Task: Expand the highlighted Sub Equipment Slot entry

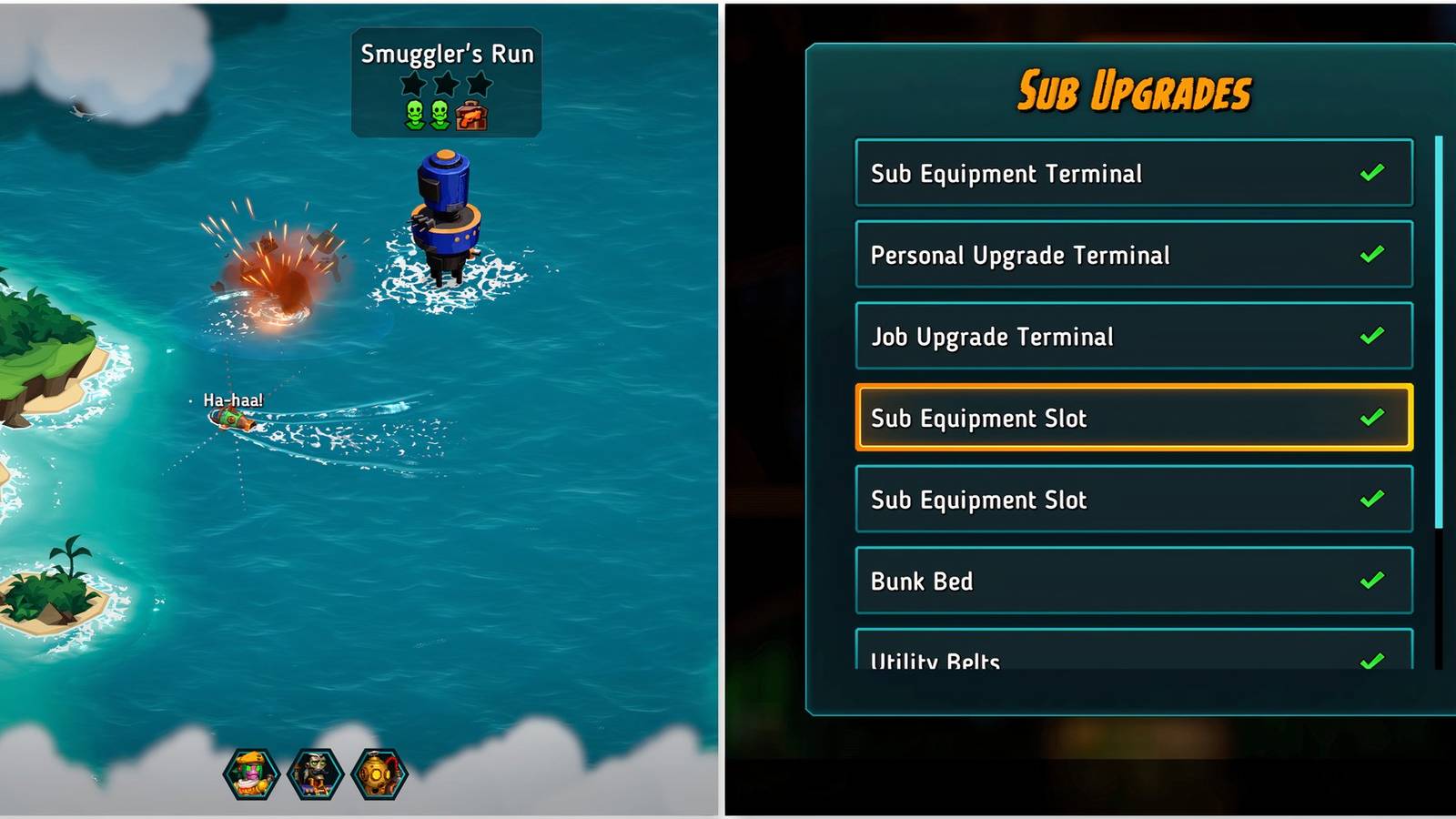Action: point(1133,419)
